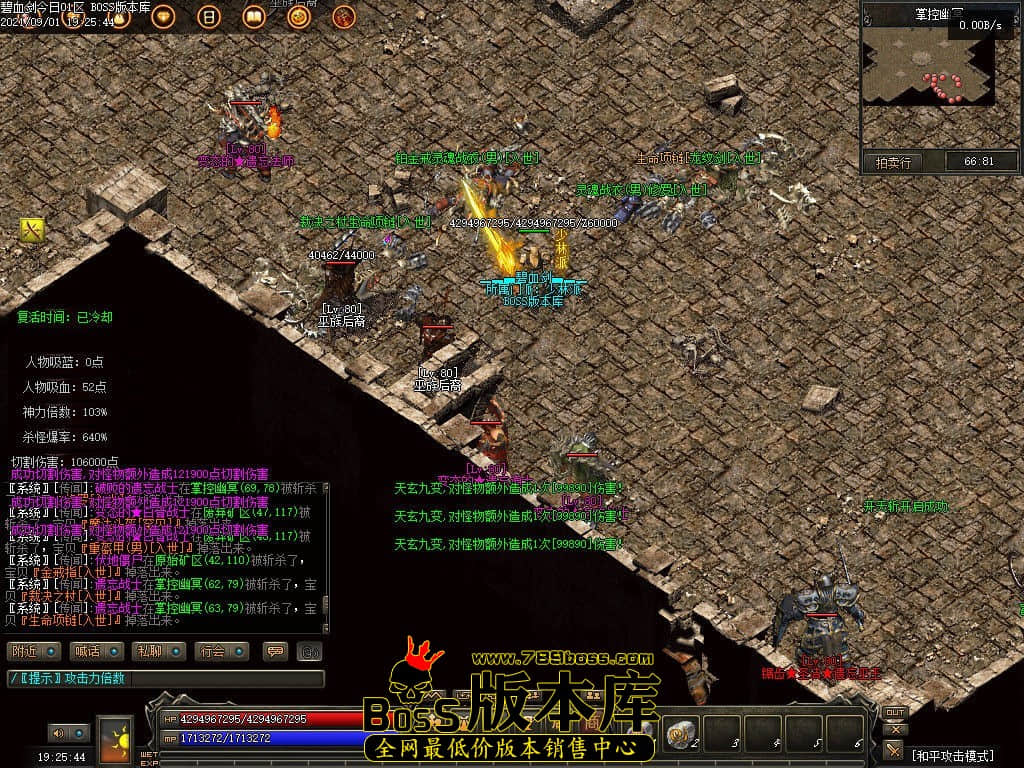Click the X exit button below OUT

click(x=895, y=729)
